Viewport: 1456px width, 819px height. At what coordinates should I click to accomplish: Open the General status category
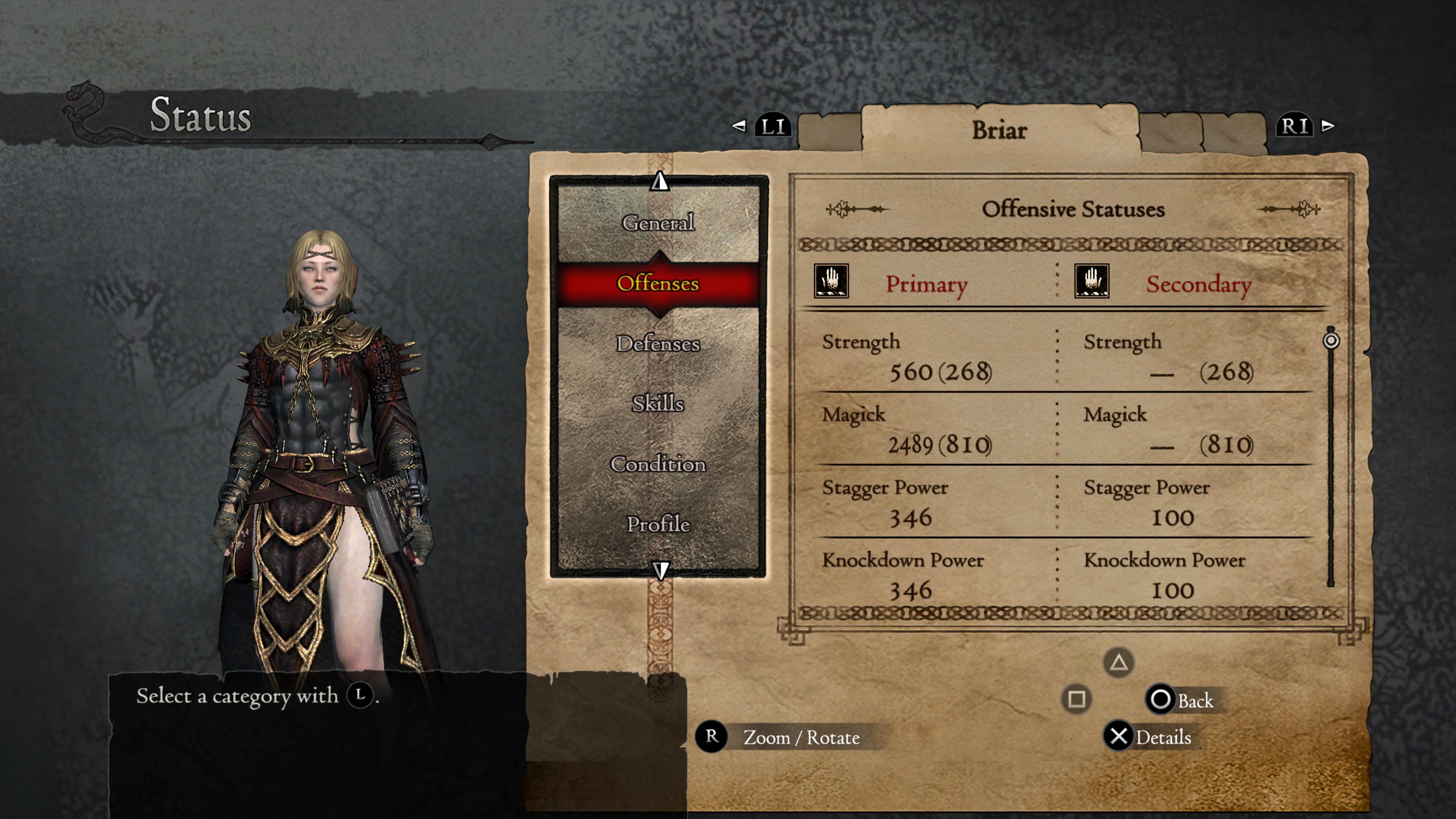(658, 223)
